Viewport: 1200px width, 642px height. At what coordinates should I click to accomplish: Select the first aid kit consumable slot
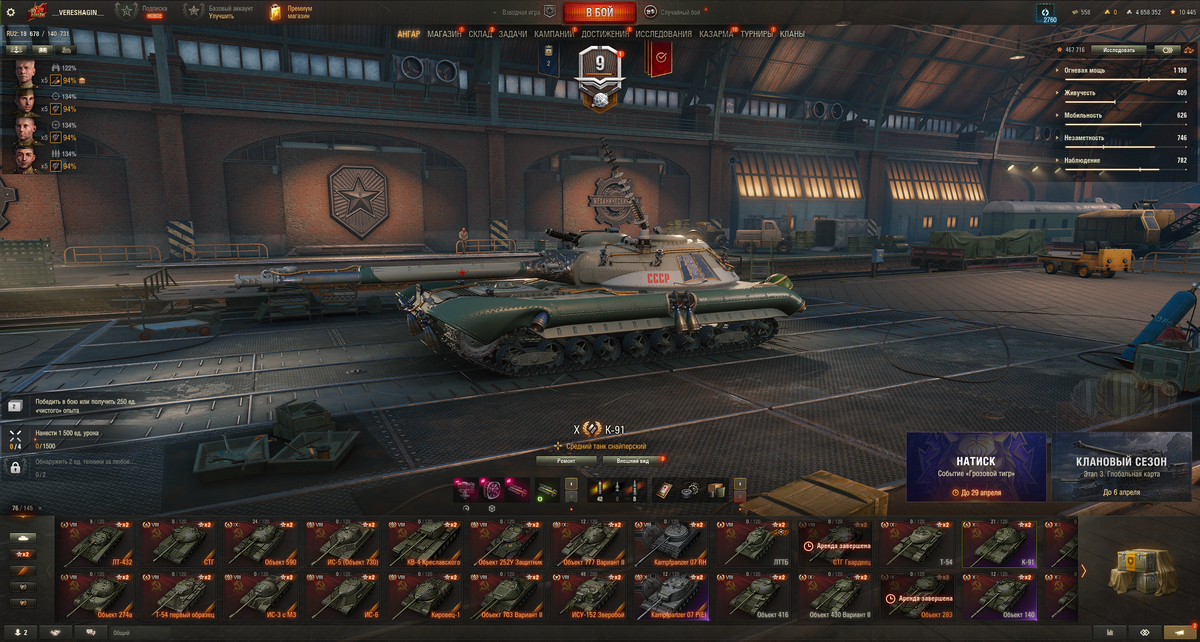(664, 490)
